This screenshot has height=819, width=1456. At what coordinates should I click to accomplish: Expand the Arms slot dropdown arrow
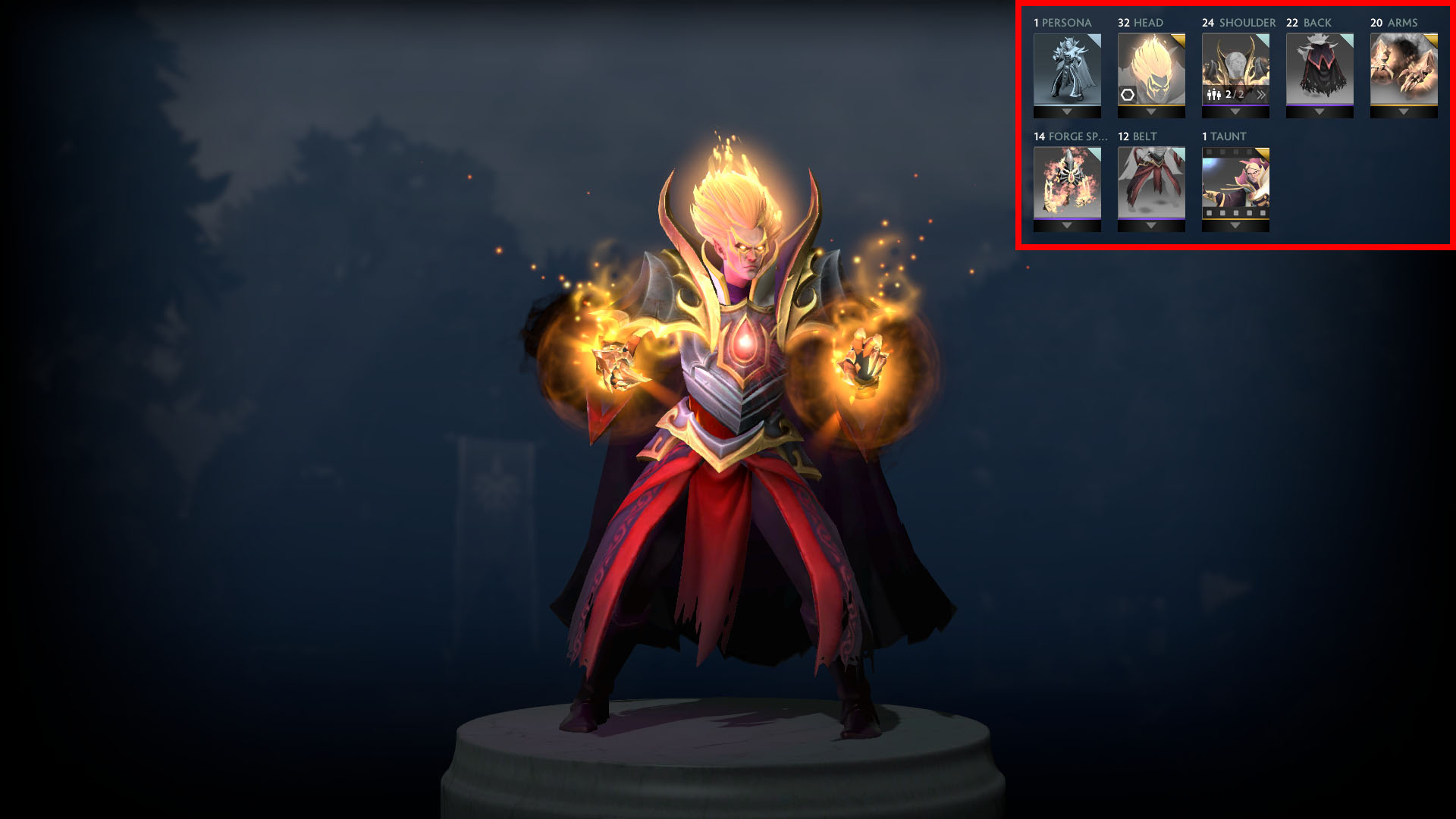click(1404, 112)
